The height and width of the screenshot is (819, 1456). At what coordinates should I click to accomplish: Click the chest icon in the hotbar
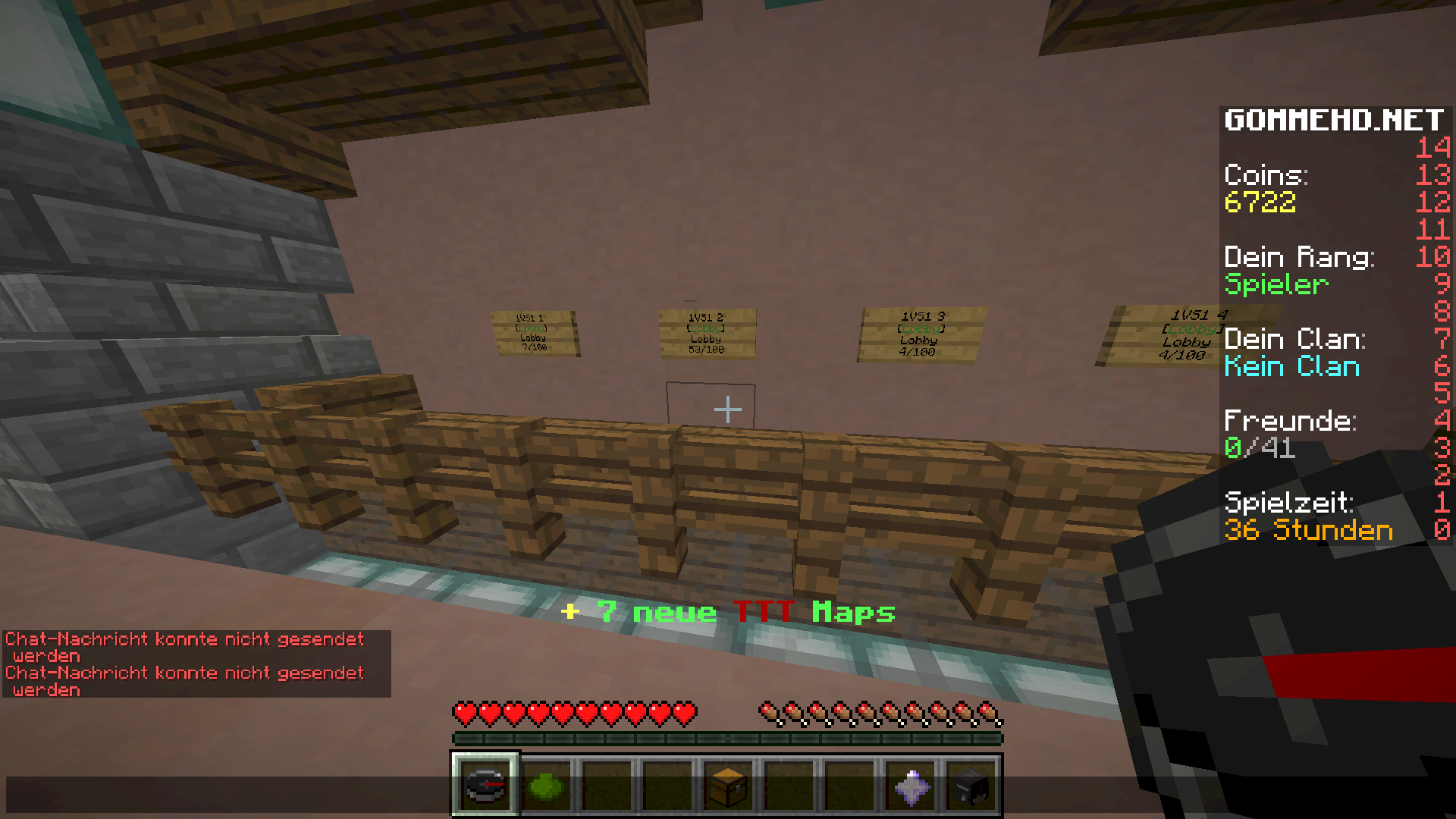726,786
